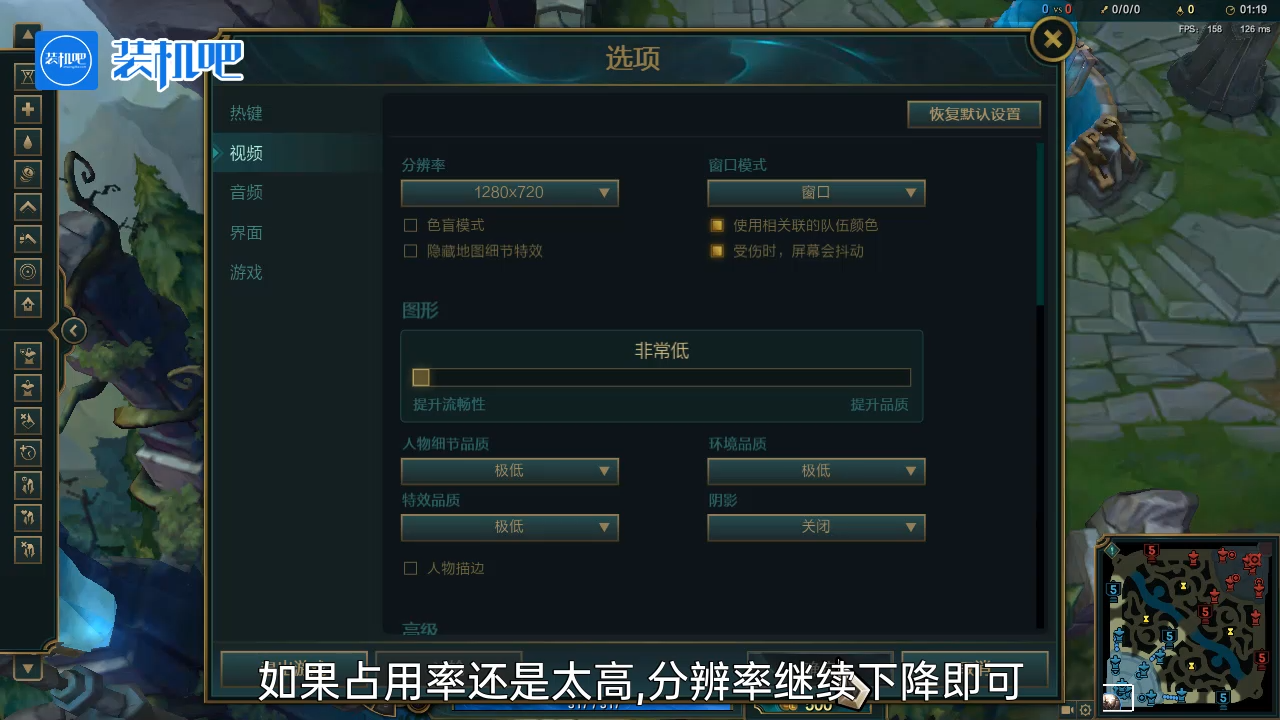Open the 窗口模式 dropdown

click(816, 193)
